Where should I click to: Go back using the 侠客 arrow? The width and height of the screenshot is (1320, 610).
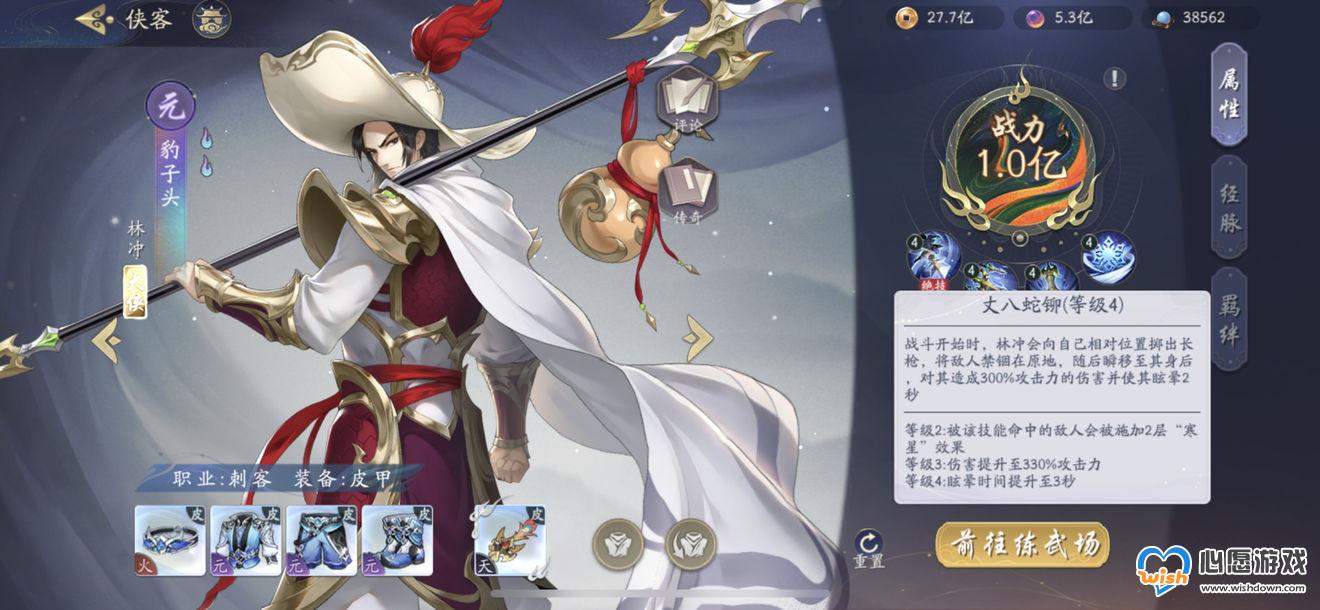coord(93,18)
